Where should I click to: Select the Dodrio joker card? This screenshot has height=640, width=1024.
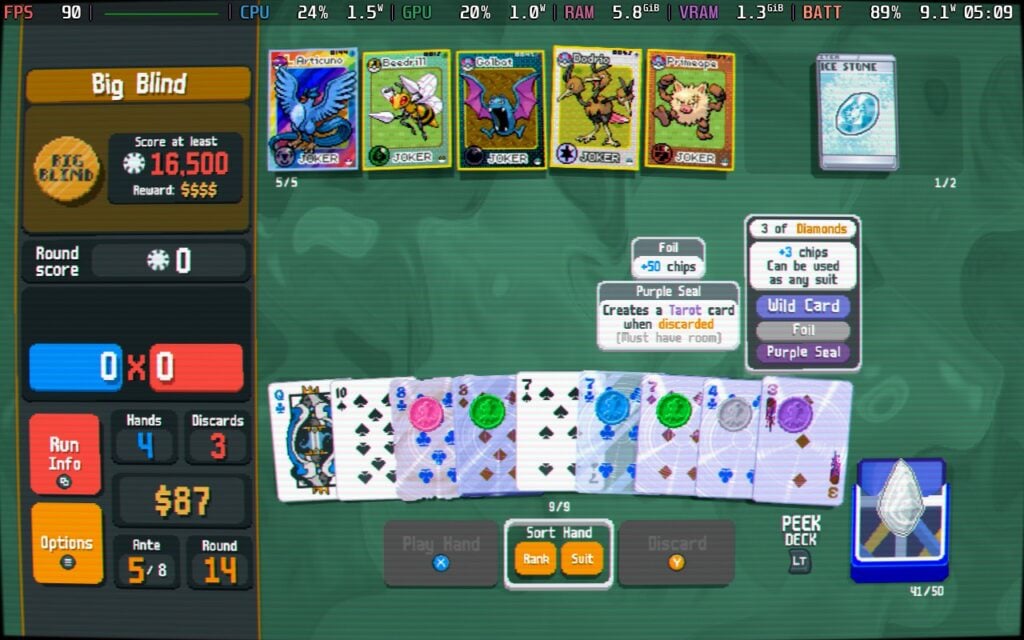pyautogui.click(x=597, y=110)
